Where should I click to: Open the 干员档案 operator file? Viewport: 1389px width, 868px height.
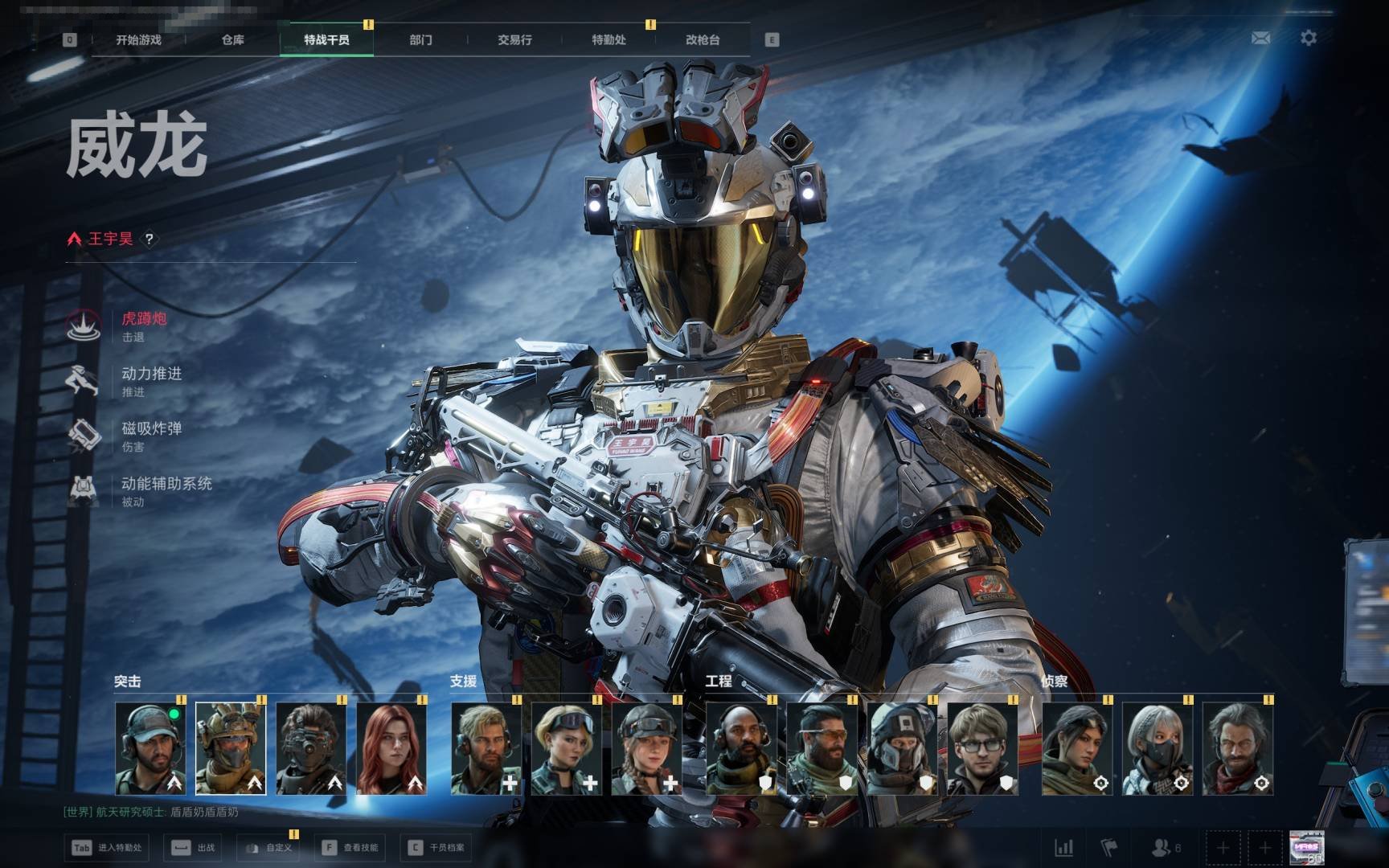click(437, 848)
